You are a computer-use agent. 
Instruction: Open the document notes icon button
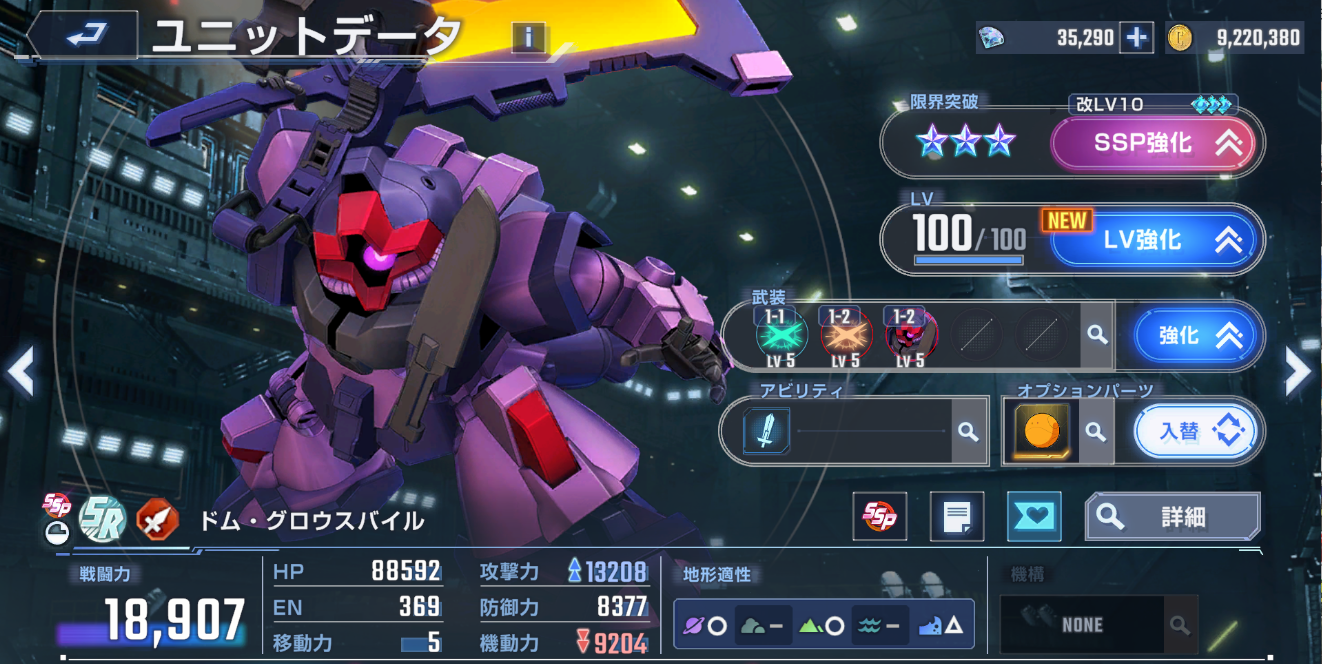point(957,516)
